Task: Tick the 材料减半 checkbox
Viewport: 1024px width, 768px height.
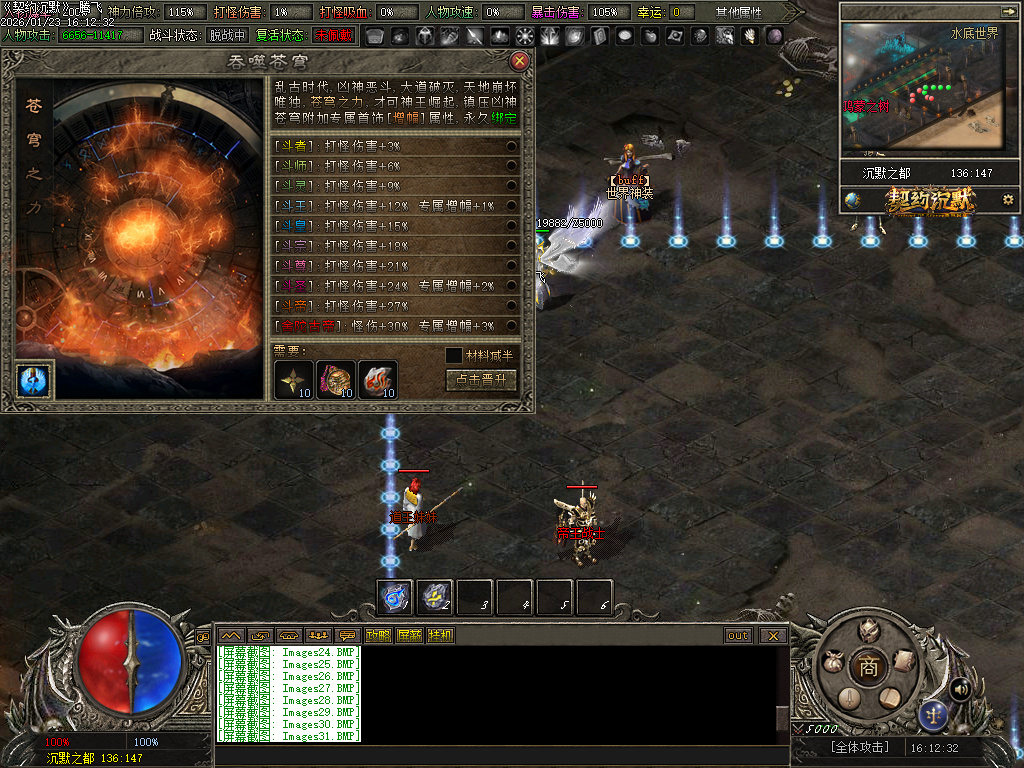Action: pos(454,355)
